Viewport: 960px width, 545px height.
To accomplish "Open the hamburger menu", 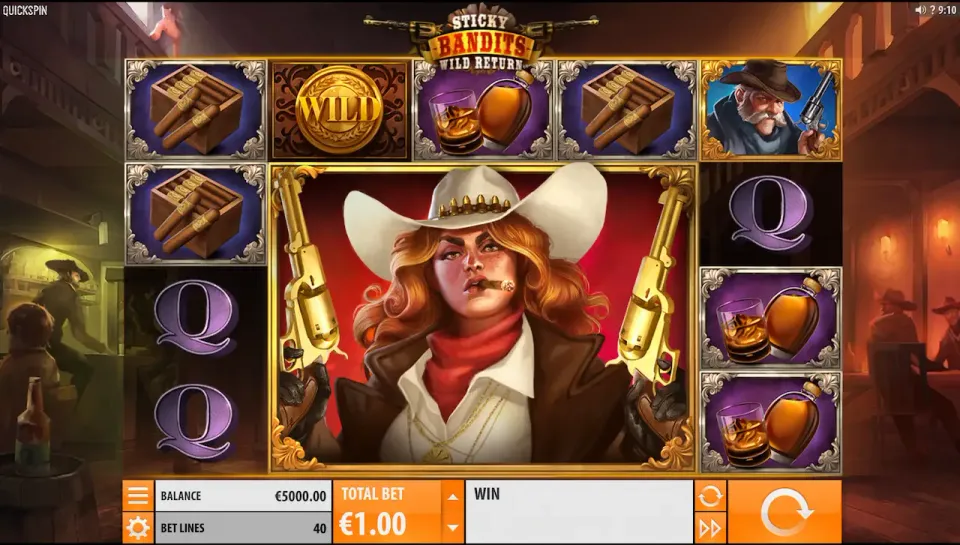I will (138, 496).
